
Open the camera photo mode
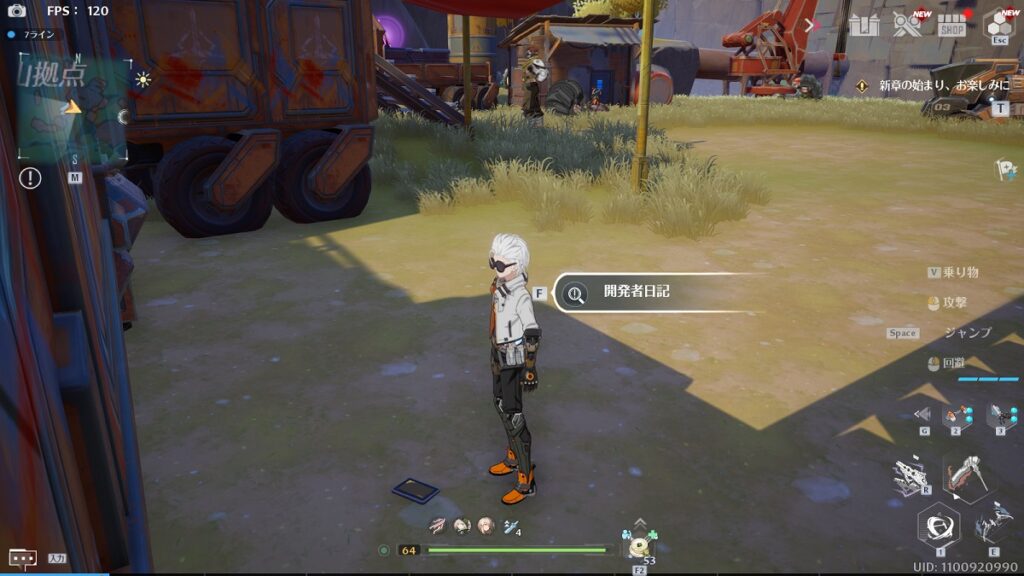(x=16, y=11)
